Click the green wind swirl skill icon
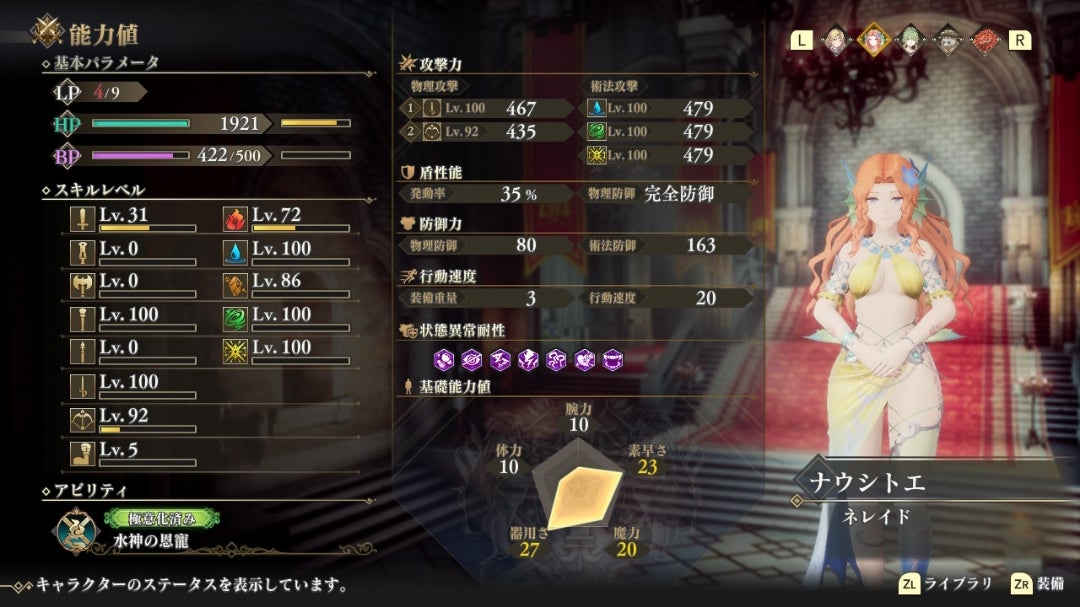Screen dimensions: 1080x607 (234, 317)
